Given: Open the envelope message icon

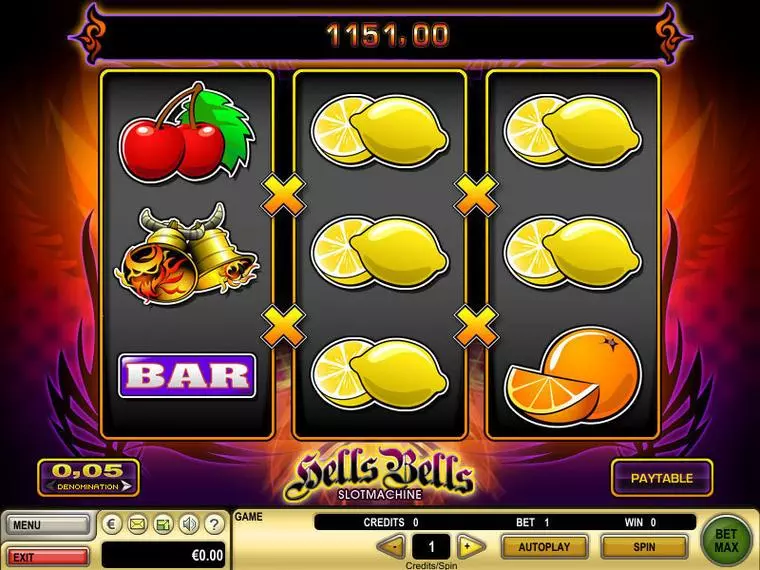Looking at the screenshot, I should (x=137, y=524).
